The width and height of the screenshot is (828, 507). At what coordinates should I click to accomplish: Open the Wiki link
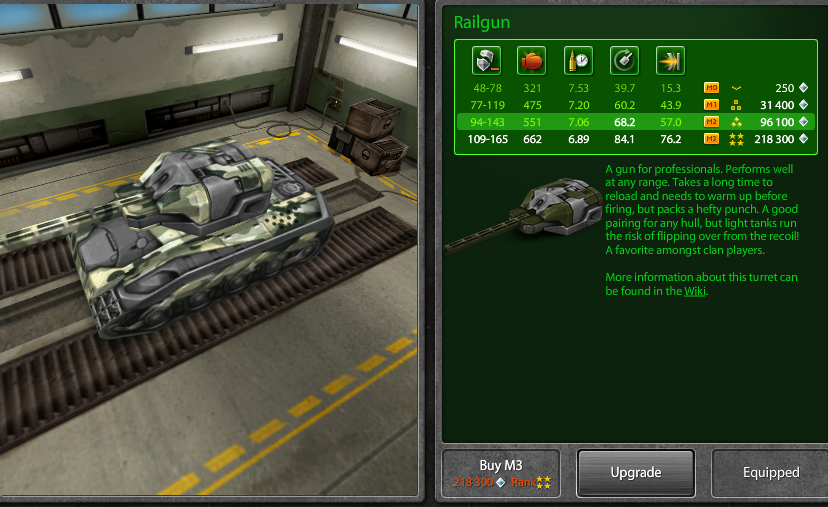[695, 291]
